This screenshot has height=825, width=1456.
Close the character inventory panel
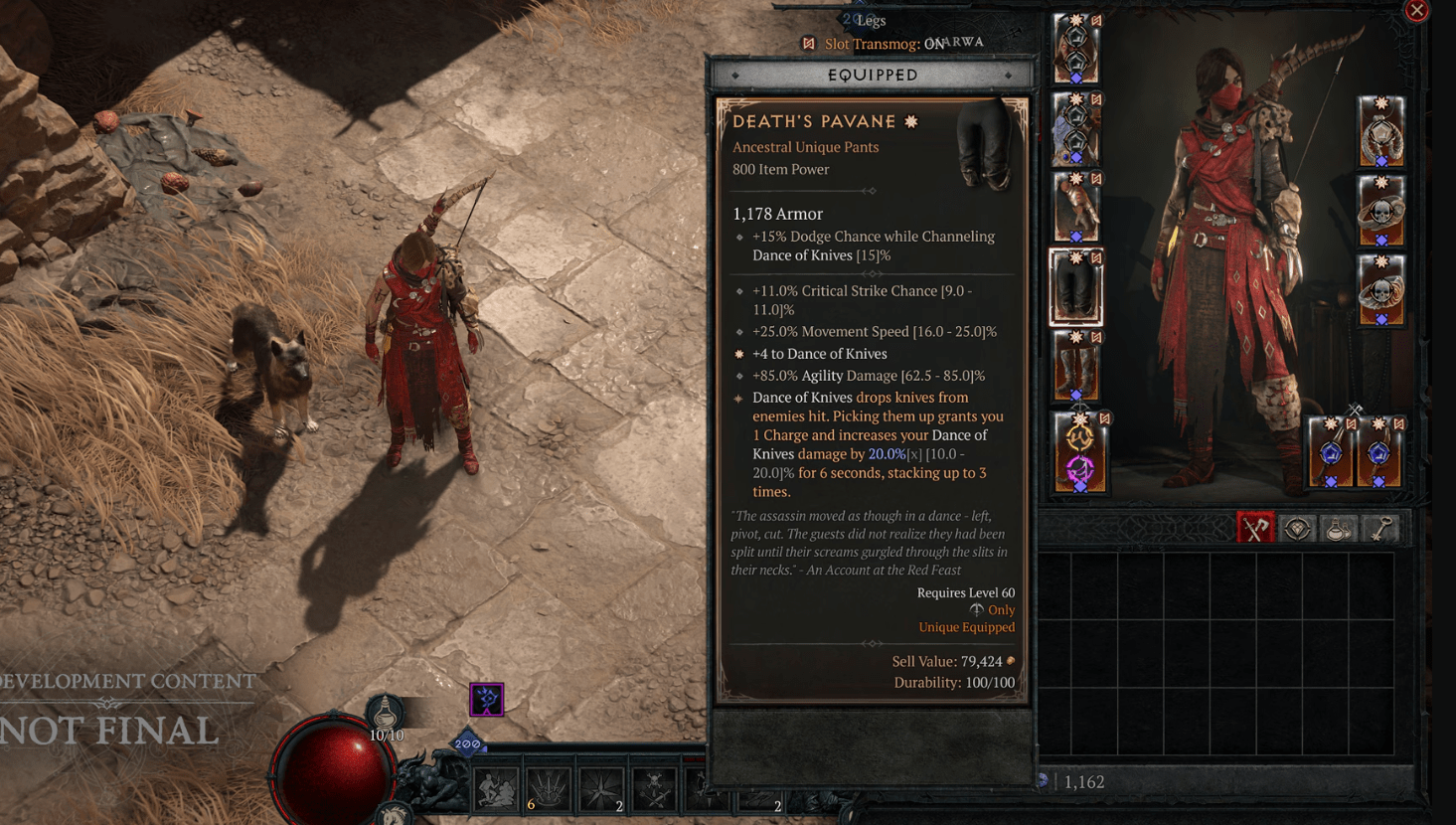pyautogui.click(x=1416, y=11)
